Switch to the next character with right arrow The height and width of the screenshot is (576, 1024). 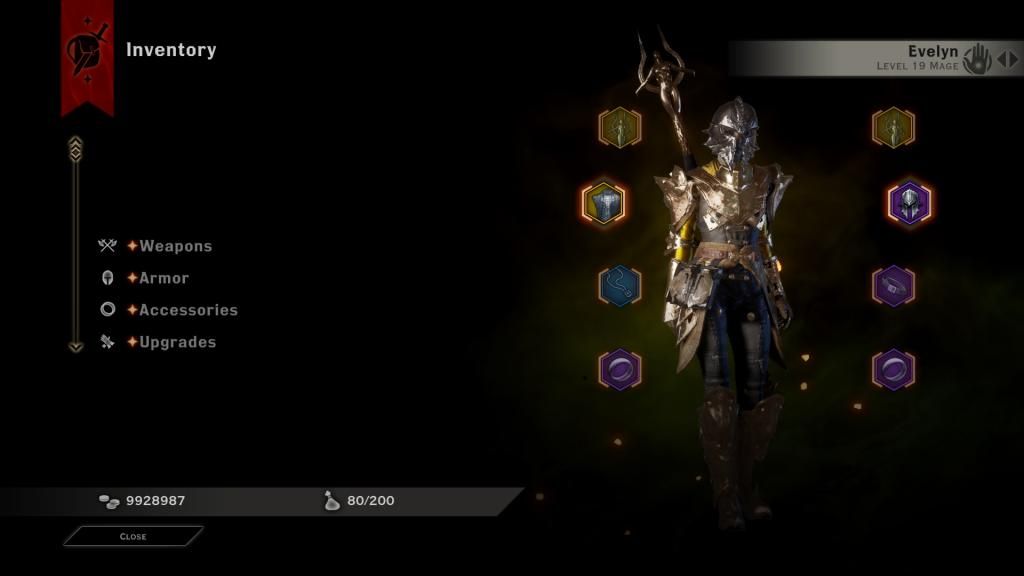tap(1013, 59)
